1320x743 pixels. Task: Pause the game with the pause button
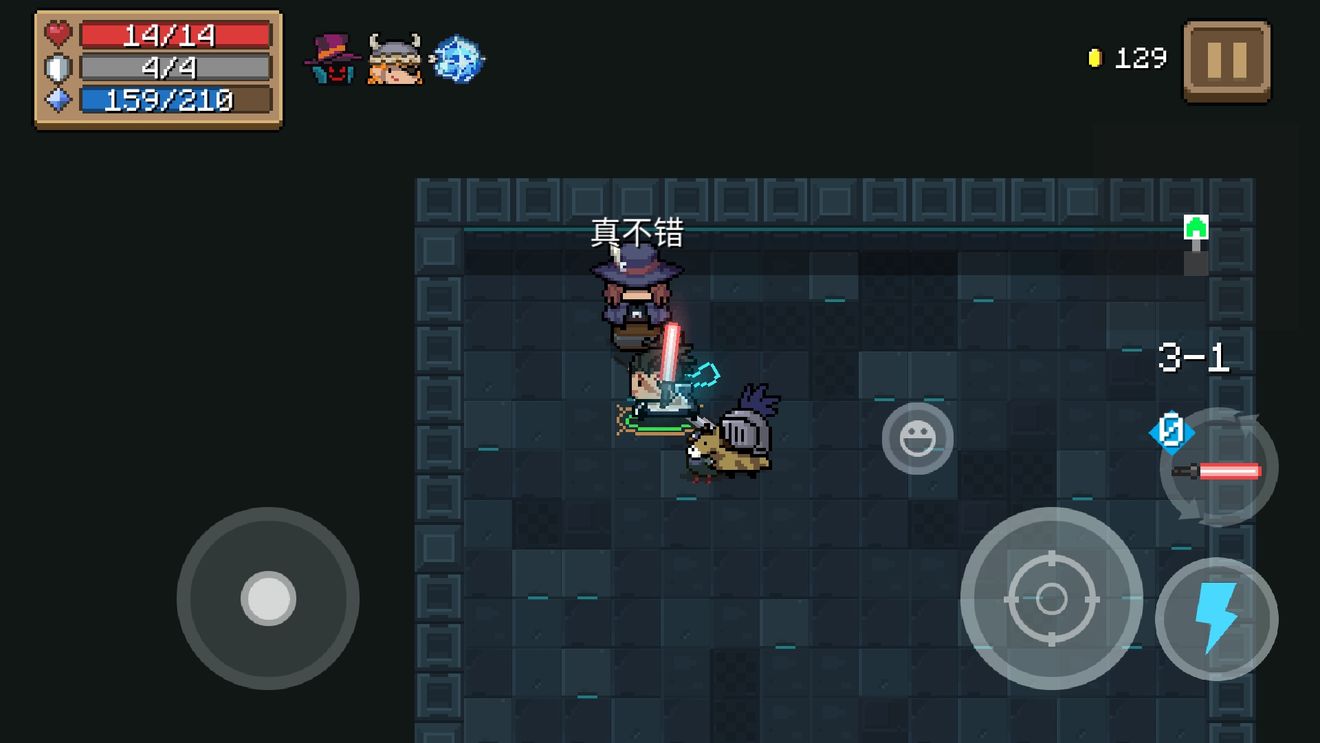[x=1226, y=62]
